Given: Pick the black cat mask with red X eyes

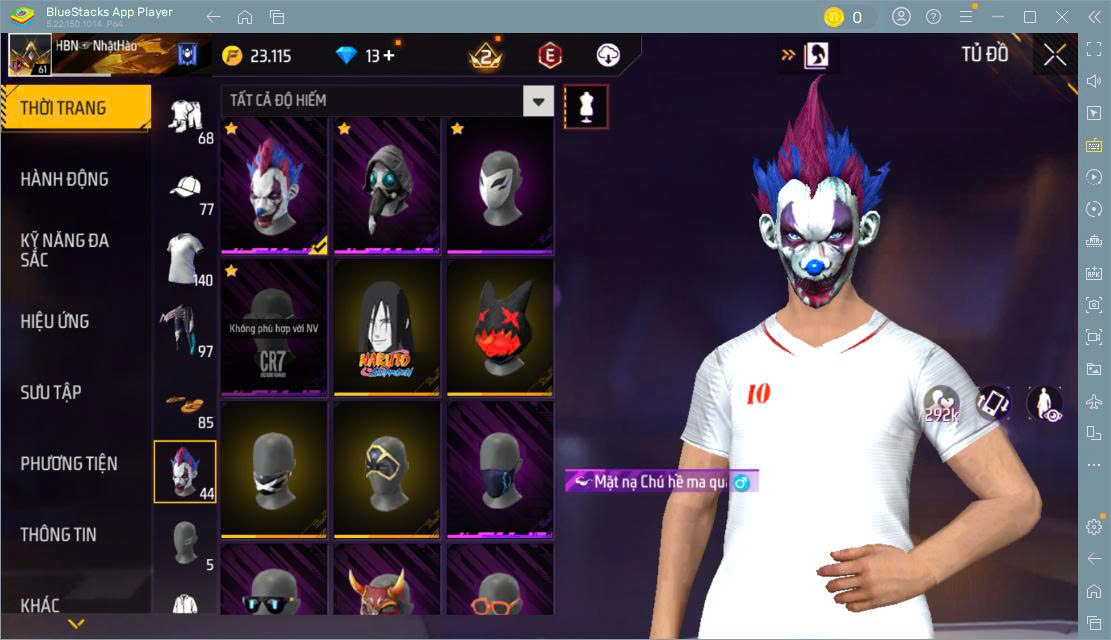Looking at the screenshot, I should [x=500, y=328].
